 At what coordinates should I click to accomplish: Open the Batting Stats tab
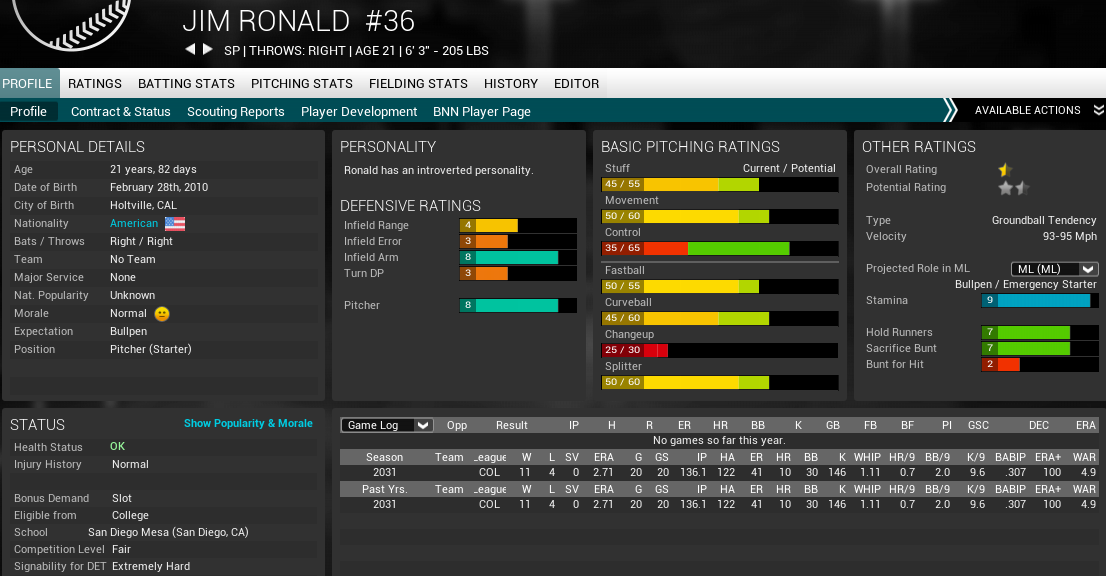click(x=186, y=84)
